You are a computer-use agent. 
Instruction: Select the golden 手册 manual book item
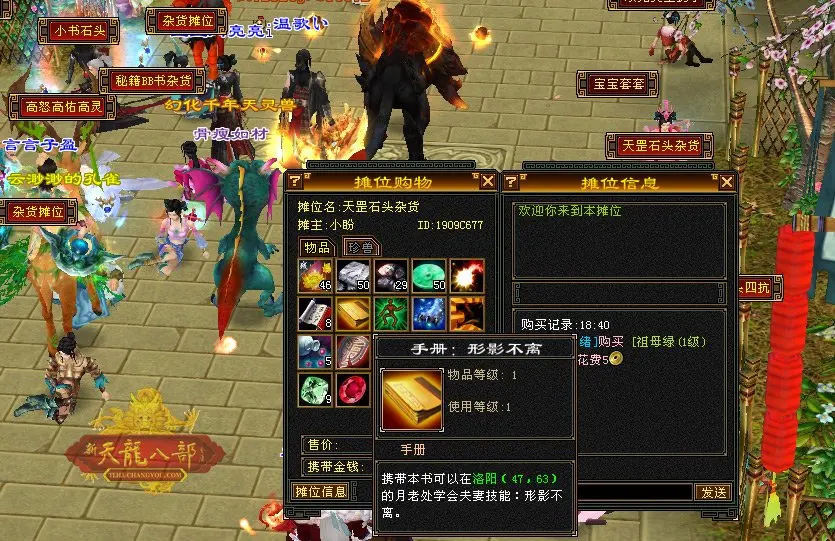[351, 314]
